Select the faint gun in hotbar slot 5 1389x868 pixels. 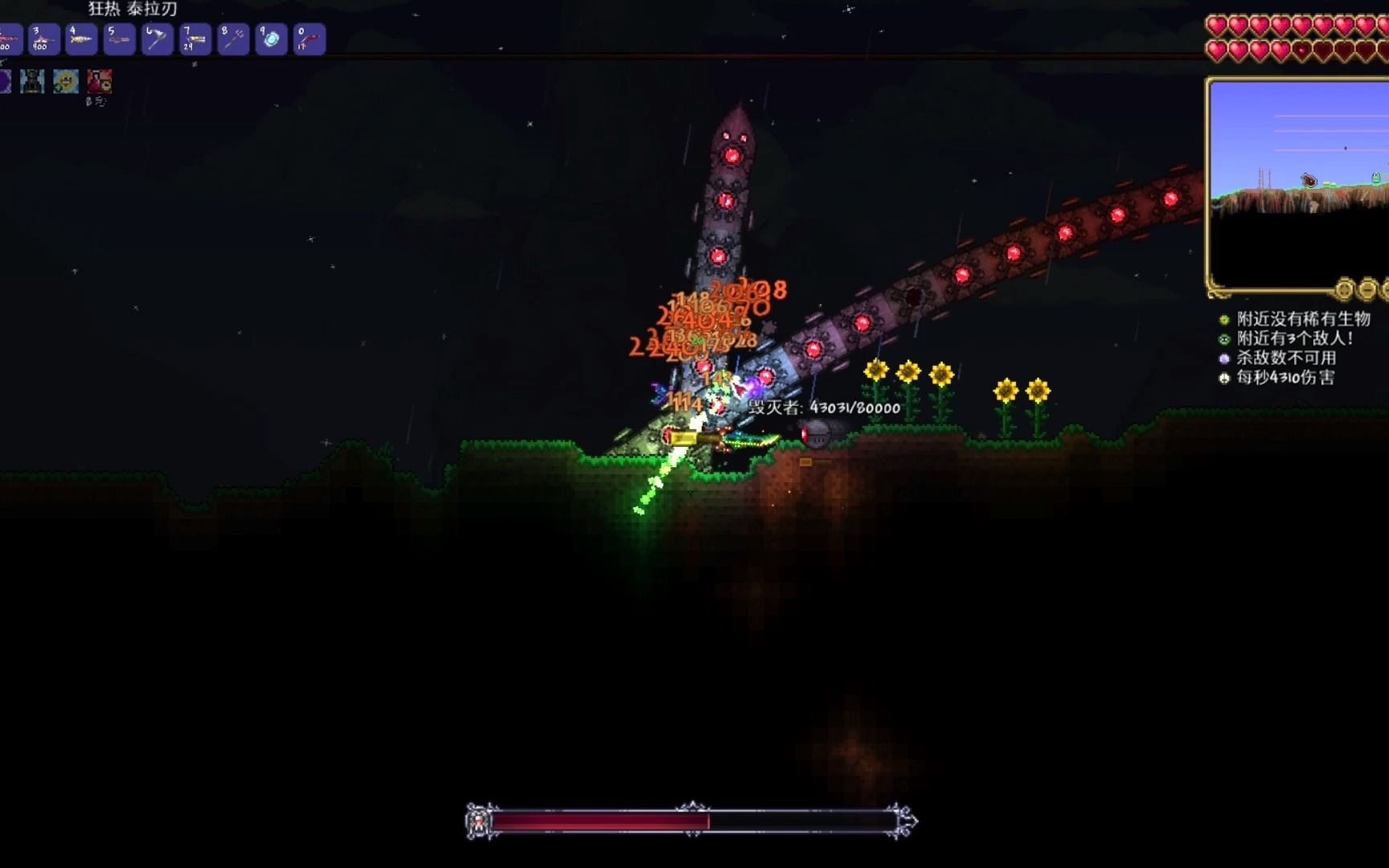coord(119,39)
